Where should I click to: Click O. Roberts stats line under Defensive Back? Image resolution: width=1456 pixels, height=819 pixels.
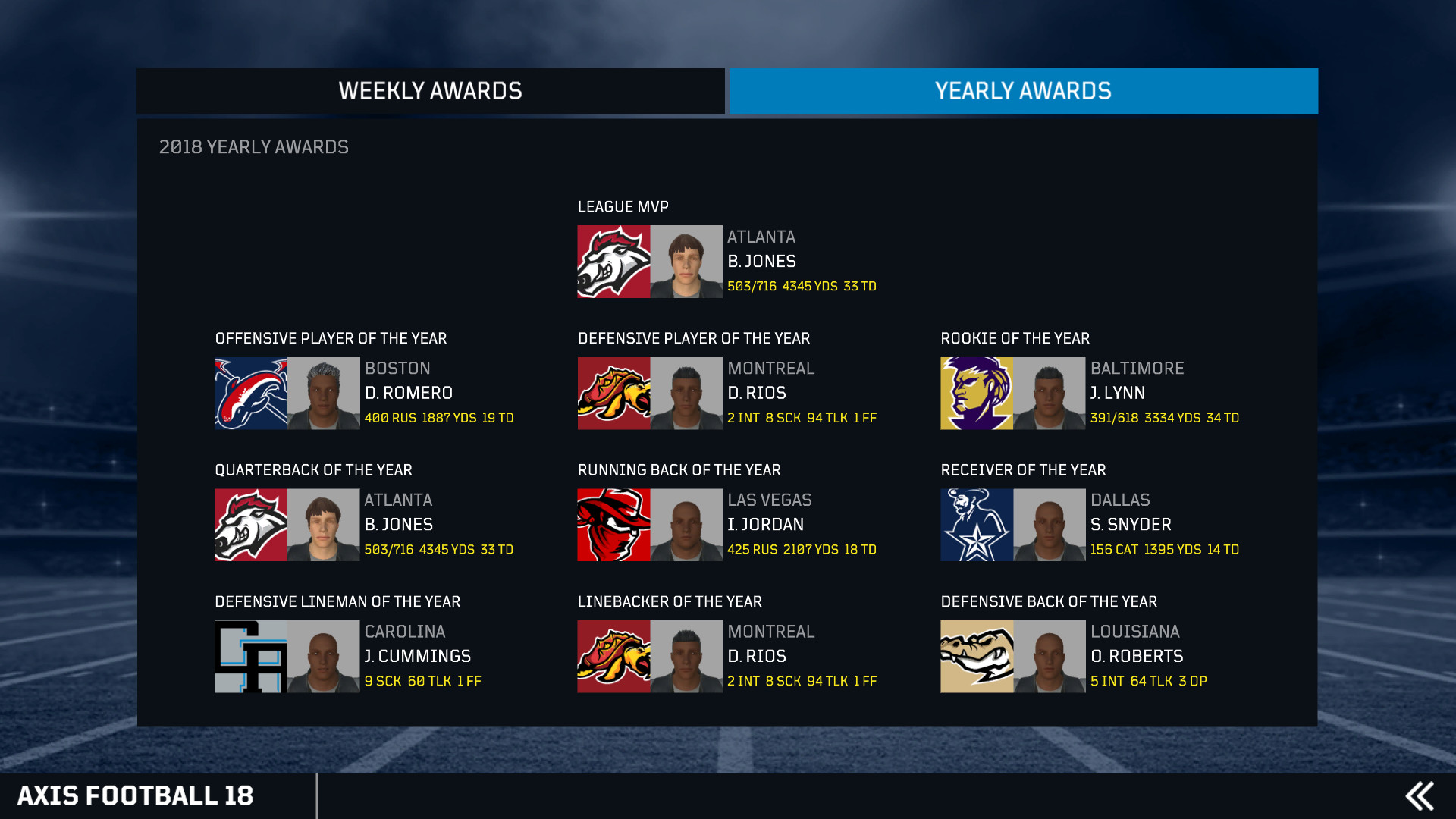pyautogui.click(x=1149, y=681)
